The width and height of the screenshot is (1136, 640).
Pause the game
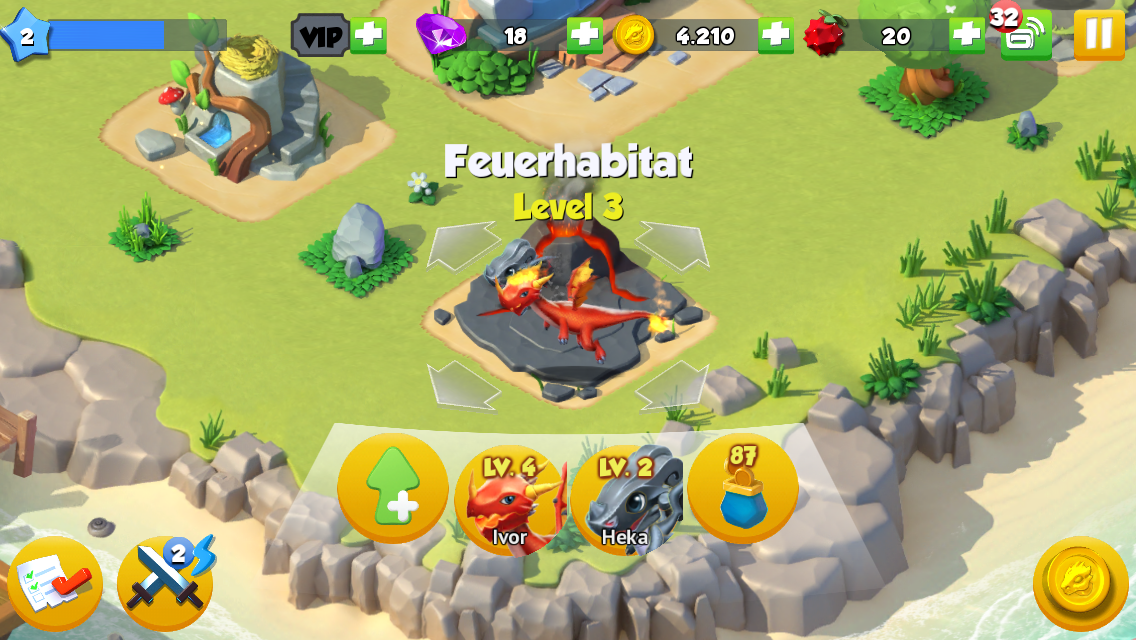pos(1098,35)
